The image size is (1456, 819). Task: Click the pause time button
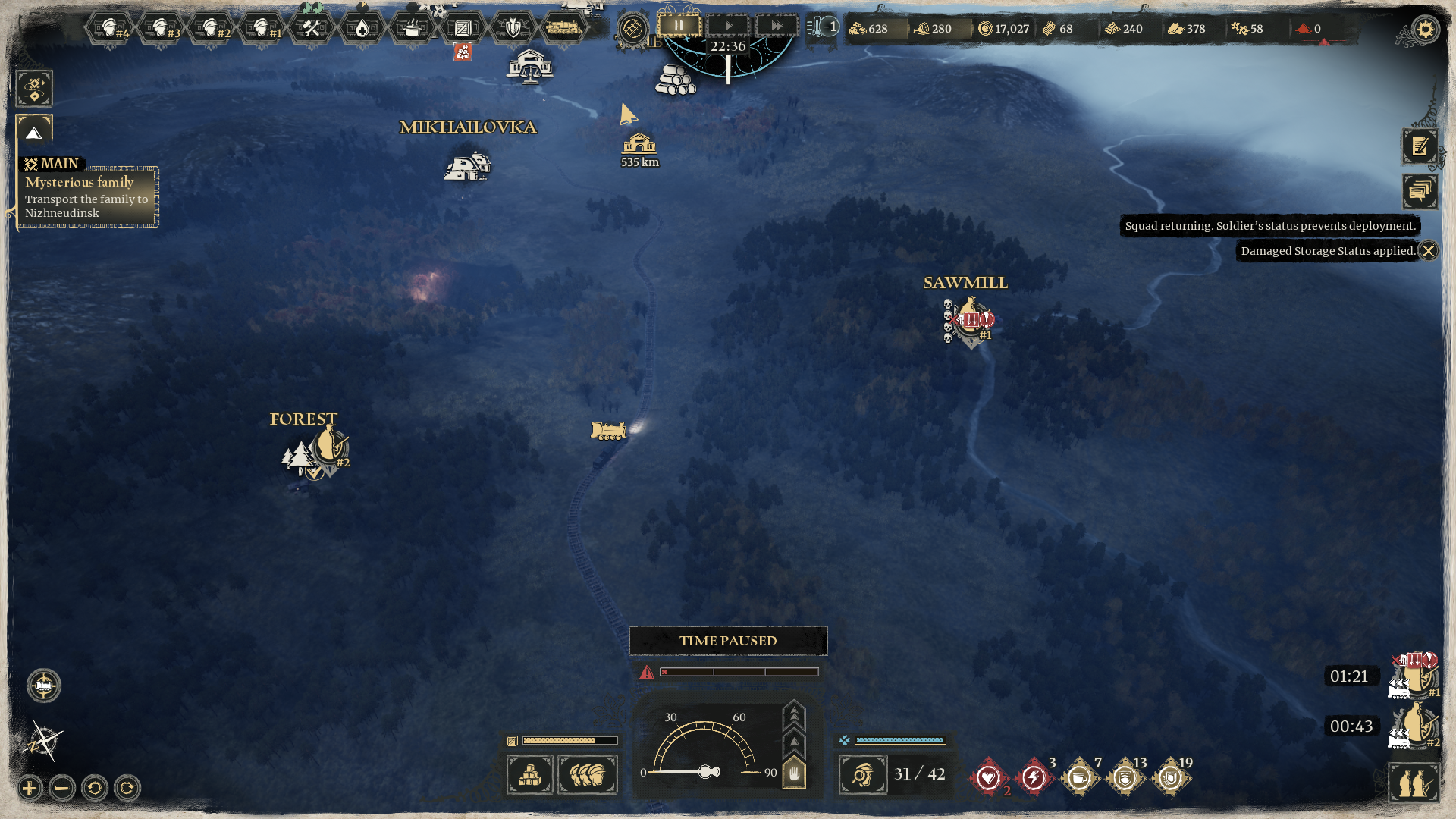(679, 26)
